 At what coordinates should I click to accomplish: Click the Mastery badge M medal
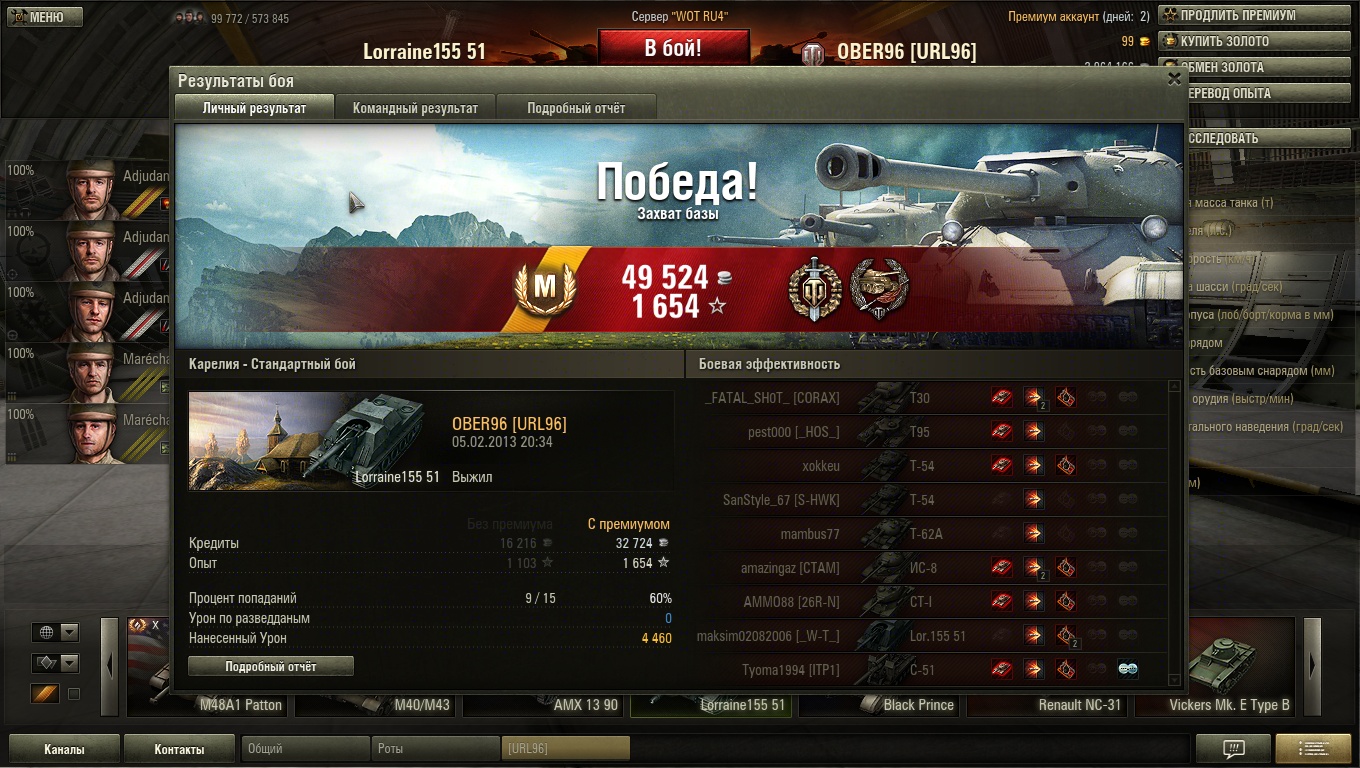coord(544,290)
